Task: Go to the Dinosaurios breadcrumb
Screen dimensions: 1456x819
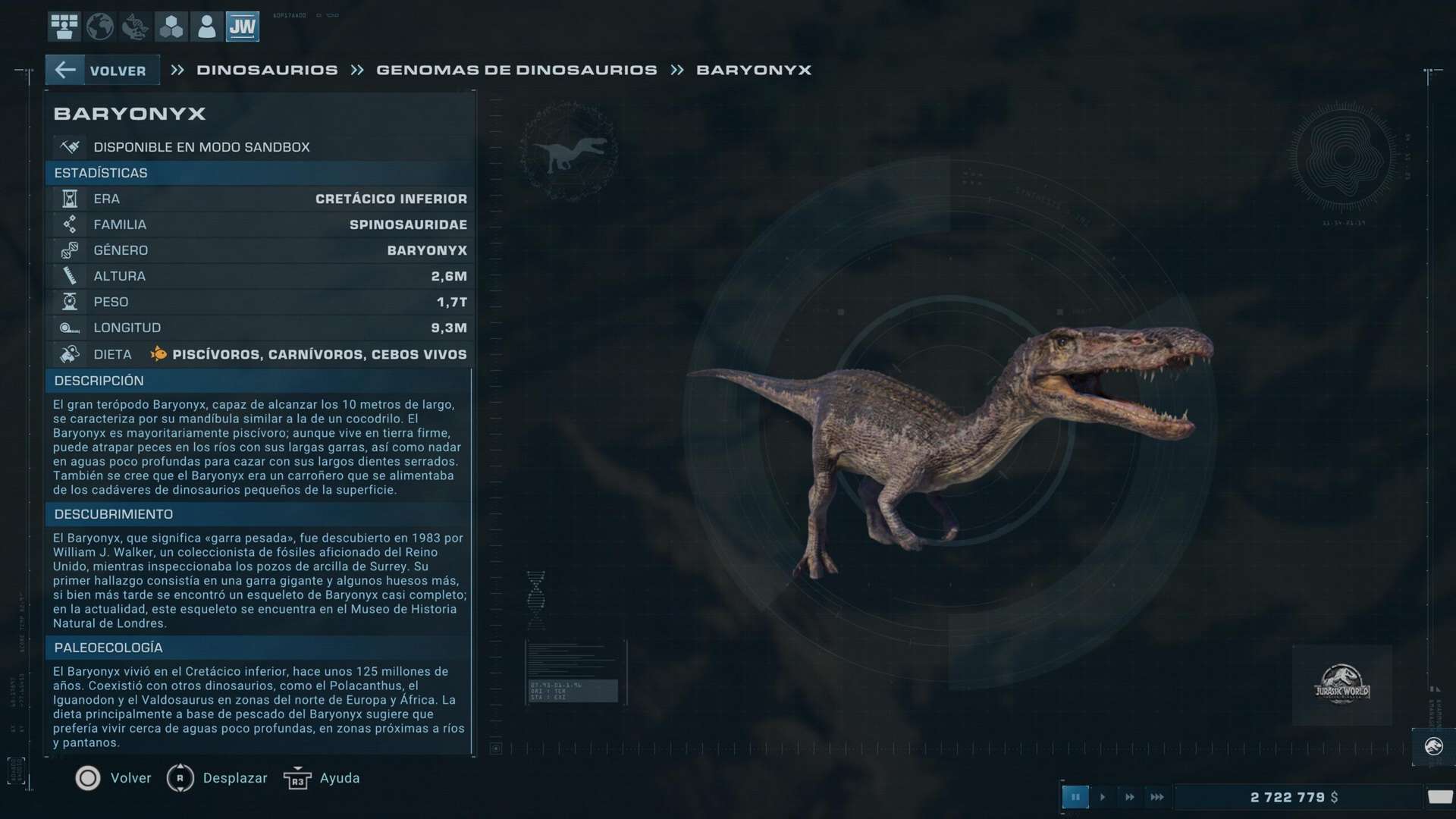Action: coord(267,71)
